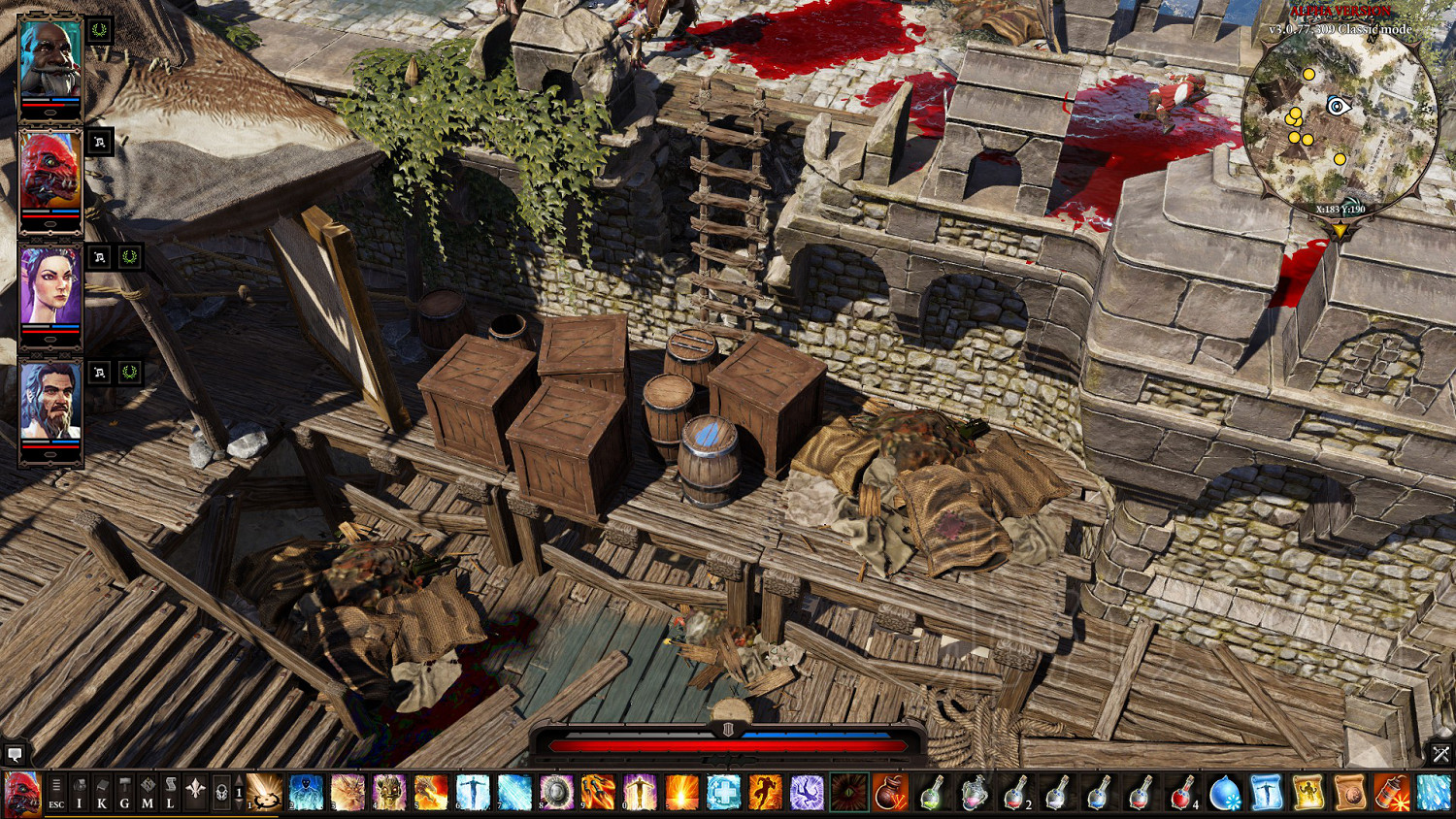Toggle the hotbar padlock icon
Viewport: 1456px width, 819px height.
(221, 792)
